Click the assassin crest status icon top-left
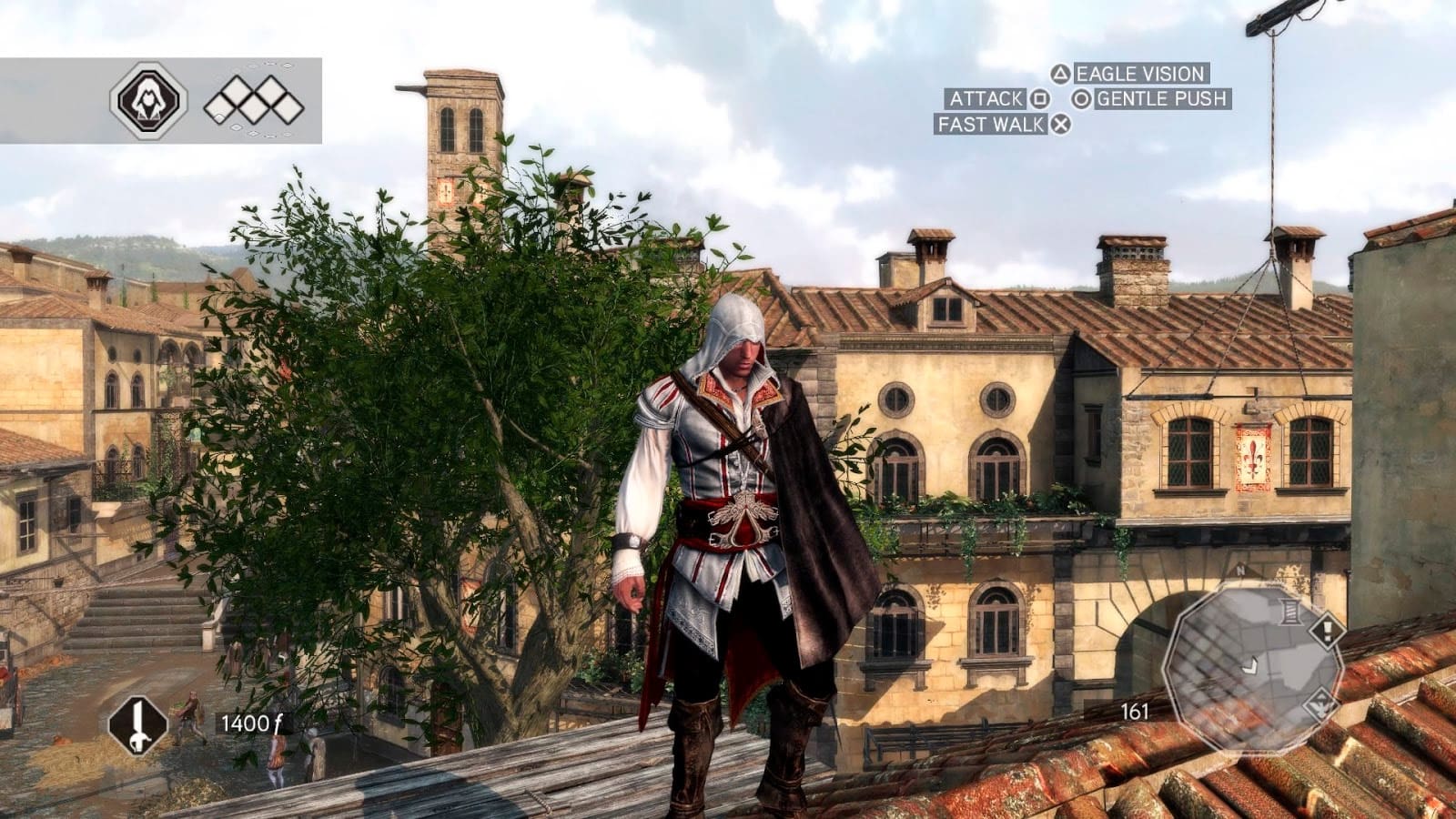 point(148,100)
